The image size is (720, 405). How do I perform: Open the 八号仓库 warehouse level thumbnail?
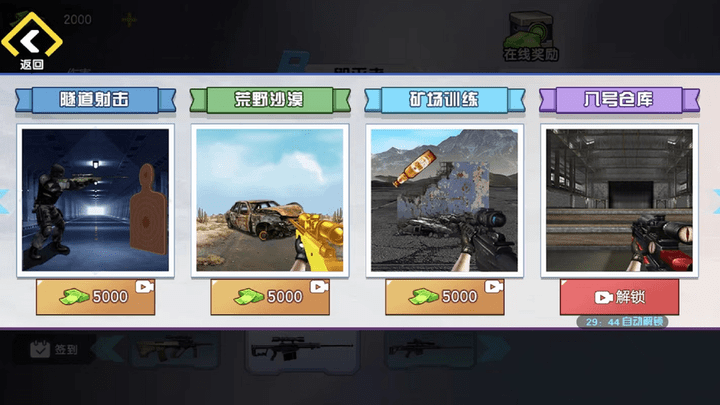pyautogui.click(x=618, y=199)
